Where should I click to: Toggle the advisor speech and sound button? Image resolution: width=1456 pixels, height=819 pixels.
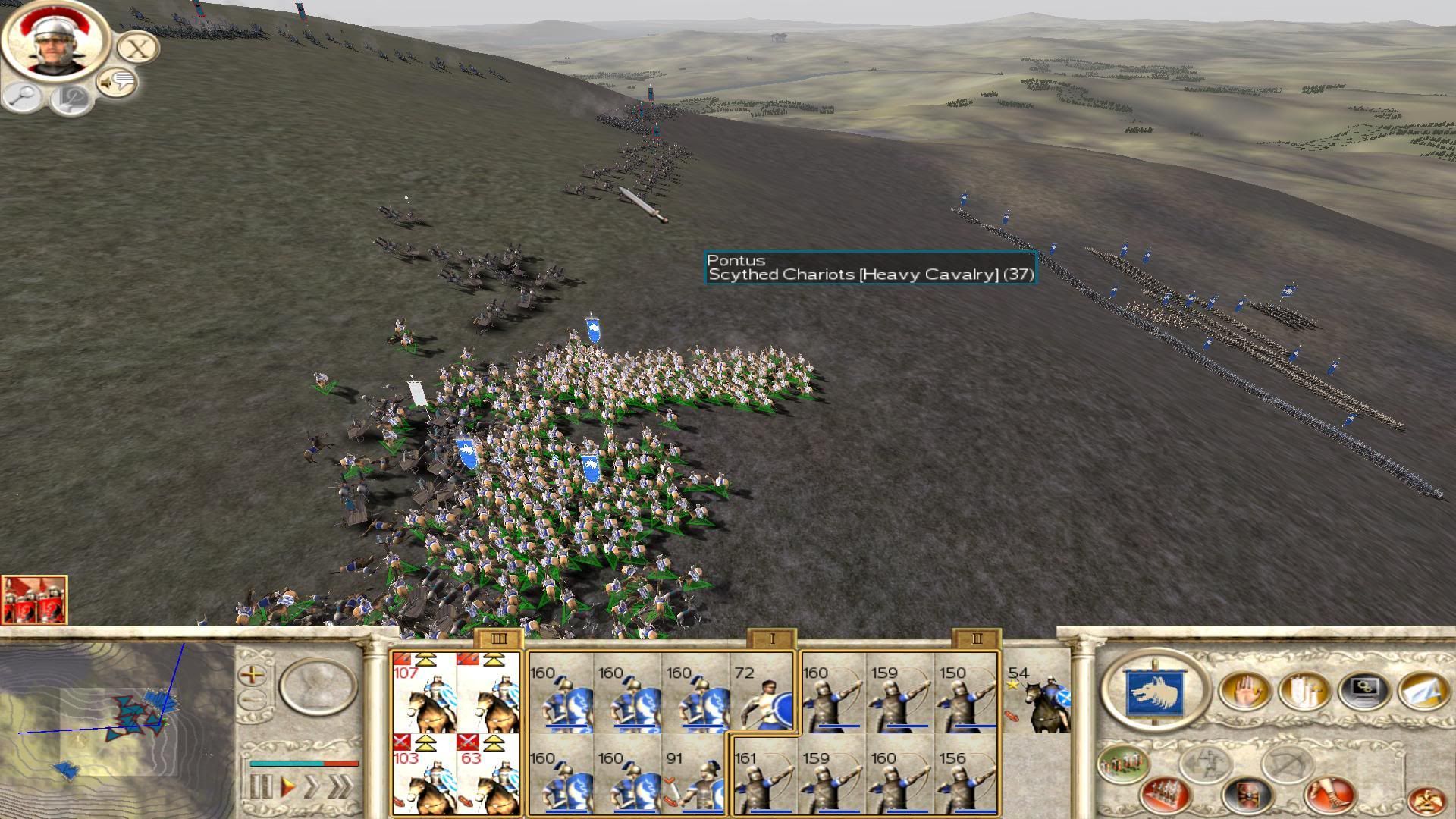tap(117, 82)
